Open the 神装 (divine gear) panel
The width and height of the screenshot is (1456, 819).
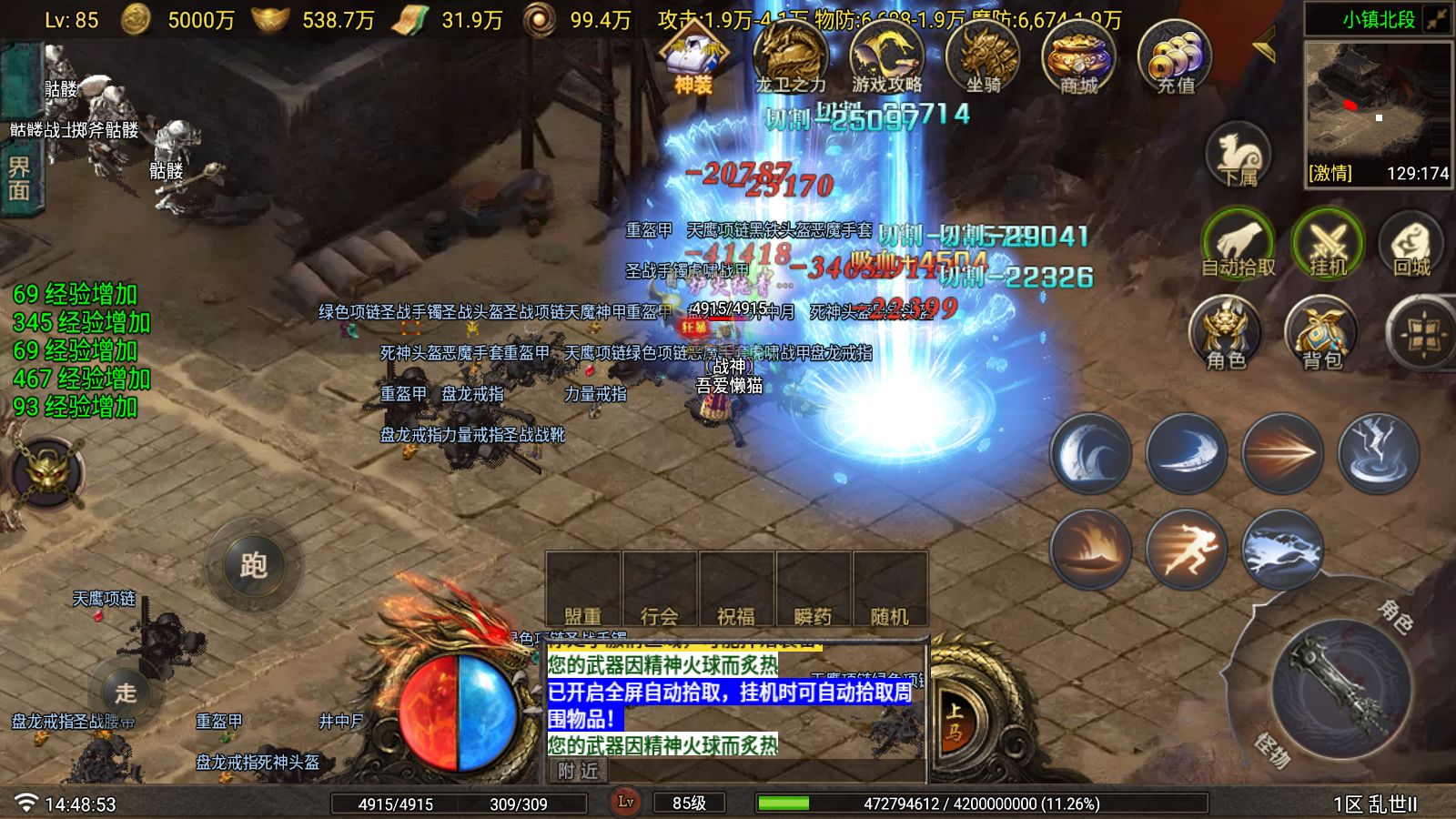coord(693,59)
